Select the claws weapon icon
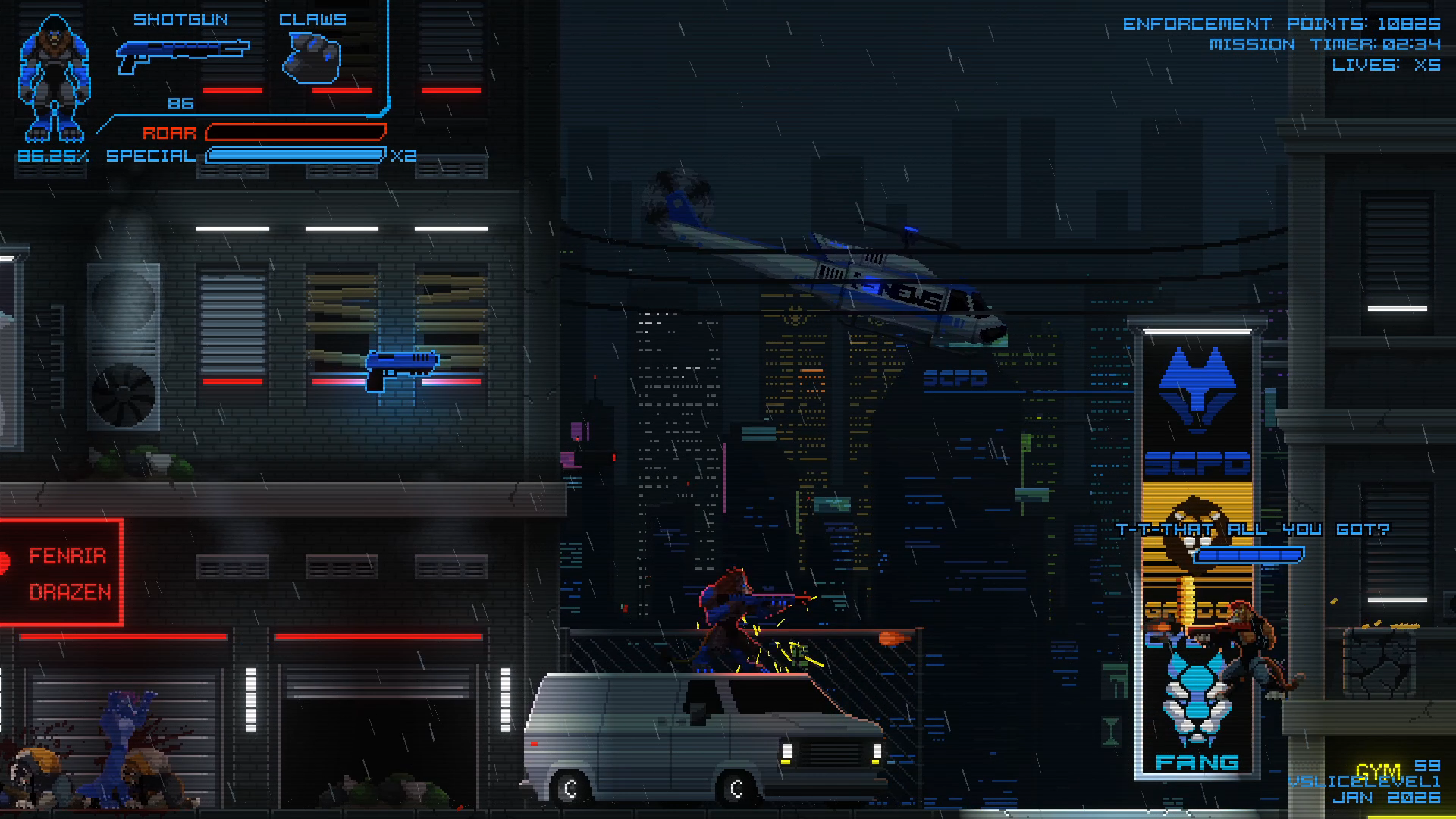Screen dimensions: 1456x819 (x=312, y=59)
